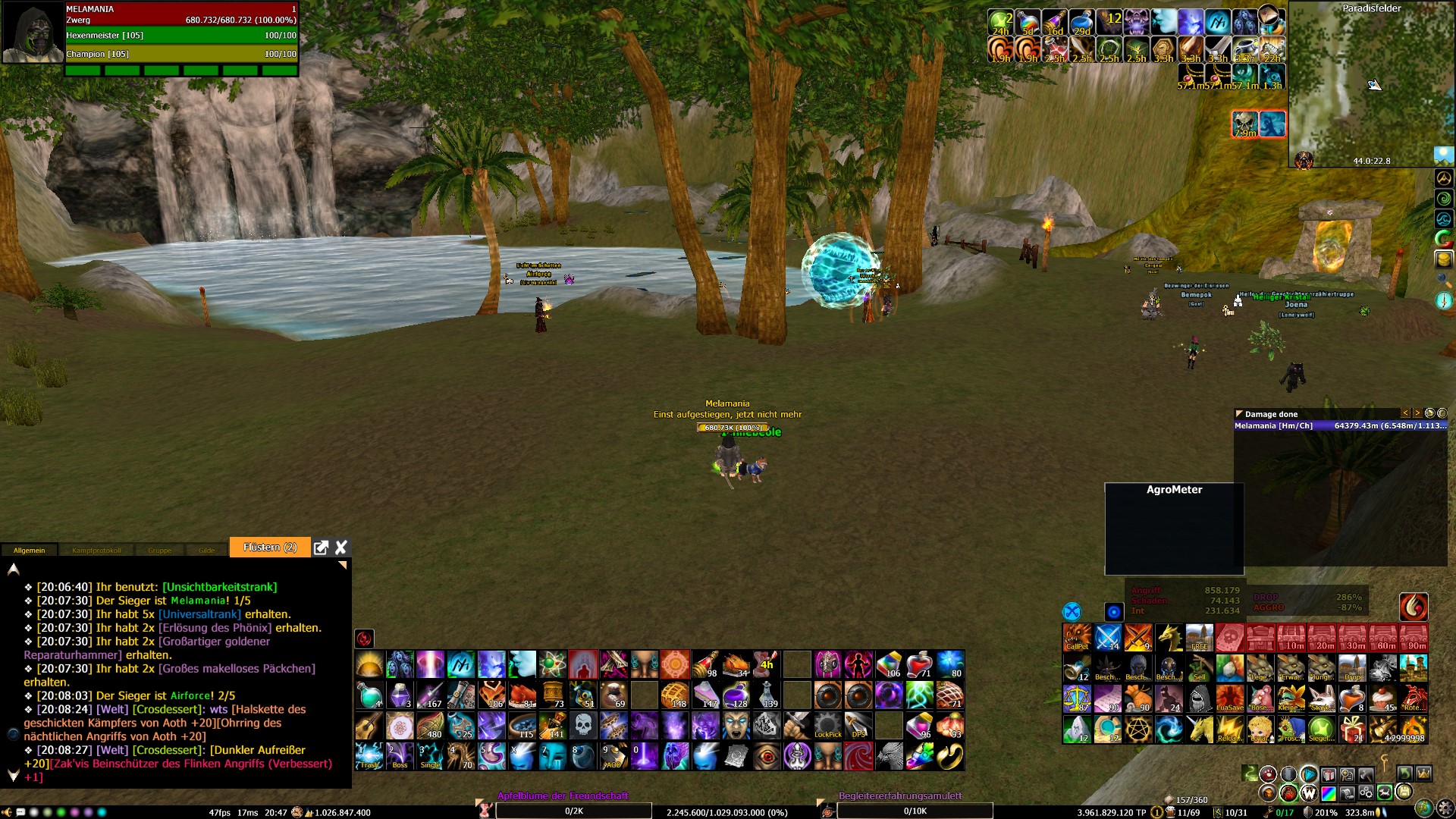Screen dimensions: 1456x819
Task: Activate the 'Trash' hotbar skill
Action: point(369,756)
